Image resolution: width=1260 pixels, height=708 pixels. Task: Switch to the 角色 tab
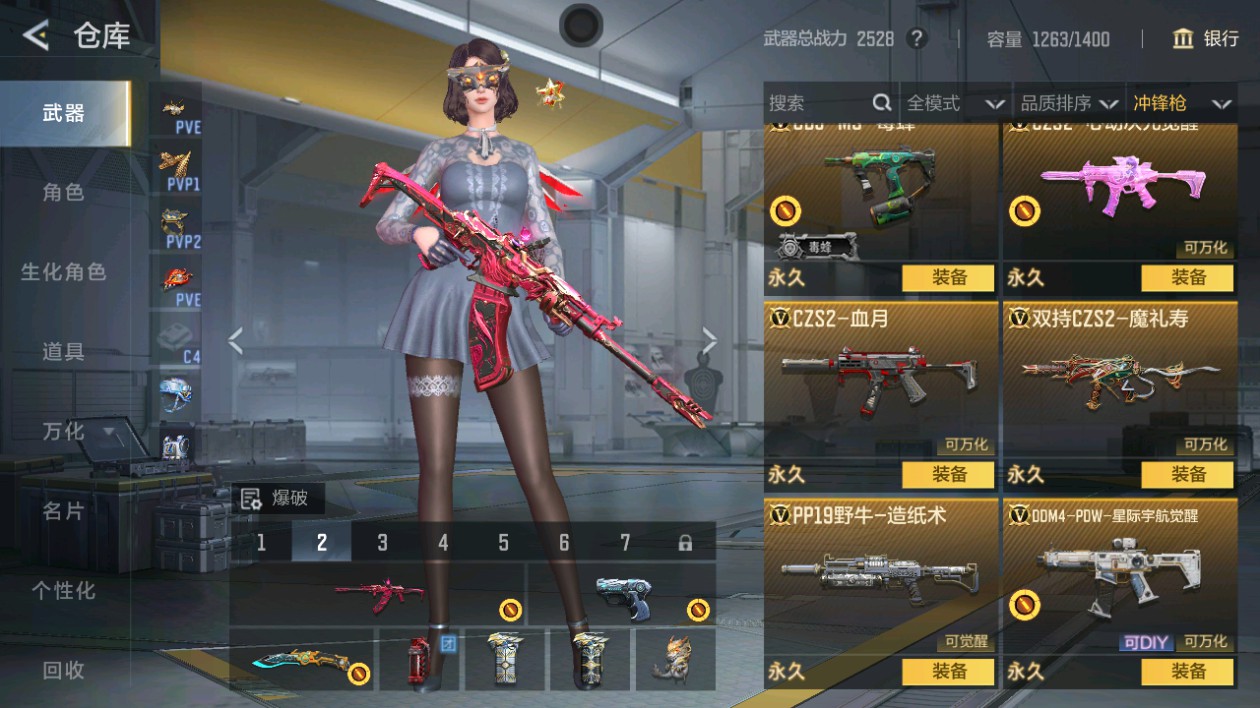[64, 192]
